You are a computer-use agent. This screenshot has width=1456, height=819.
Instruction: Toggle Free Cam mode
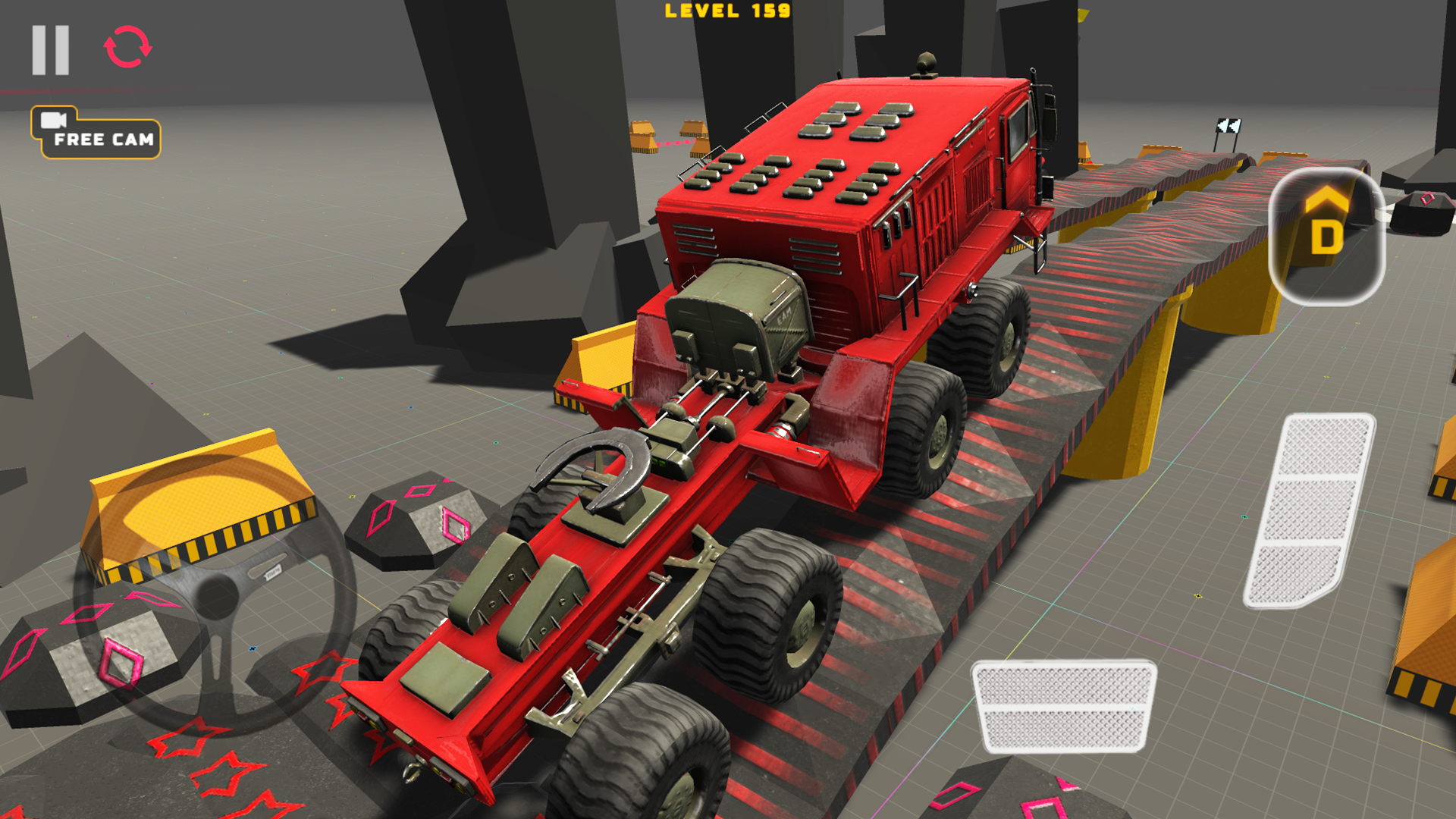[97, 135]
